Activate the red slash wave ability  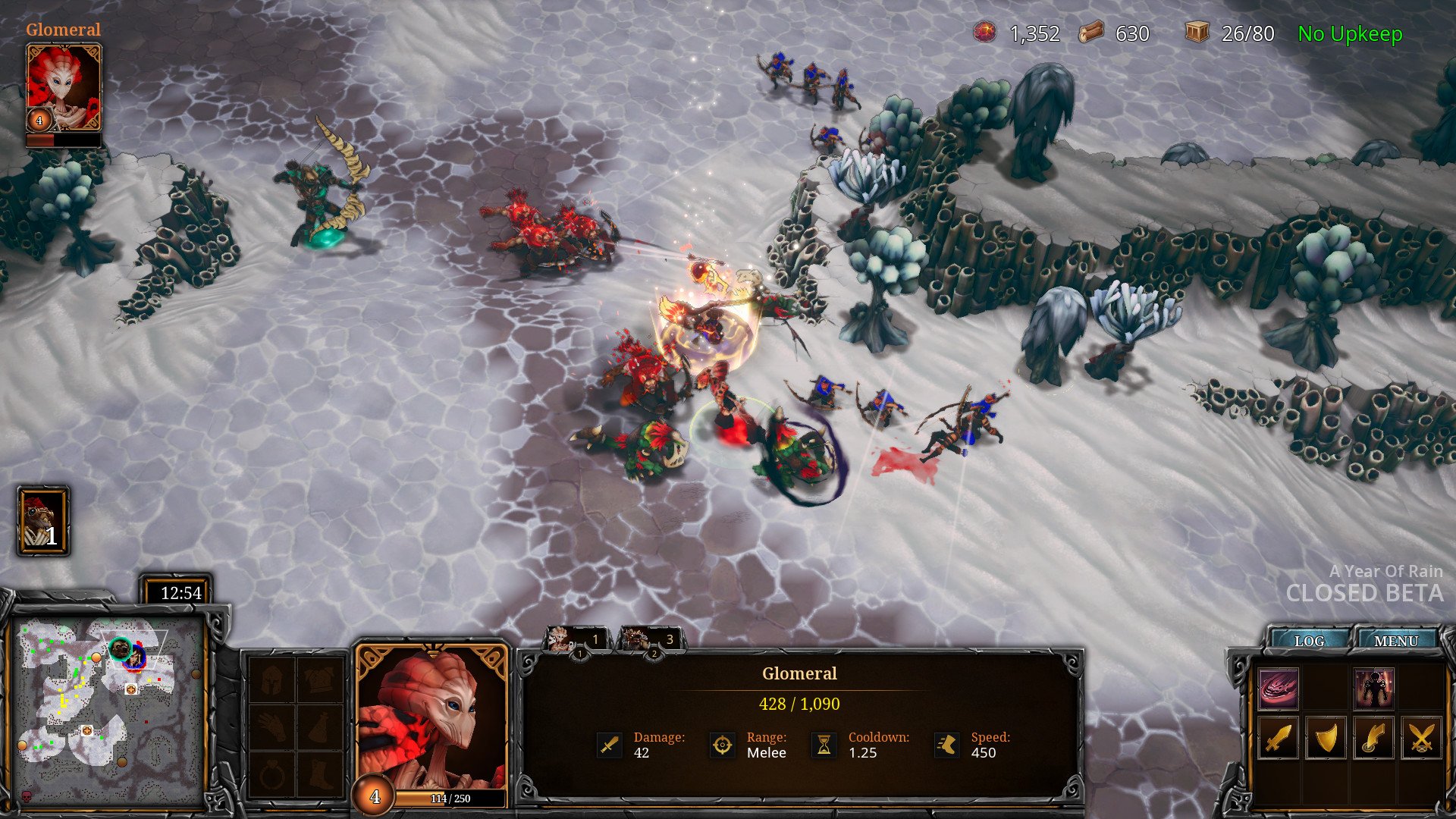click(x=1278, y=689)
